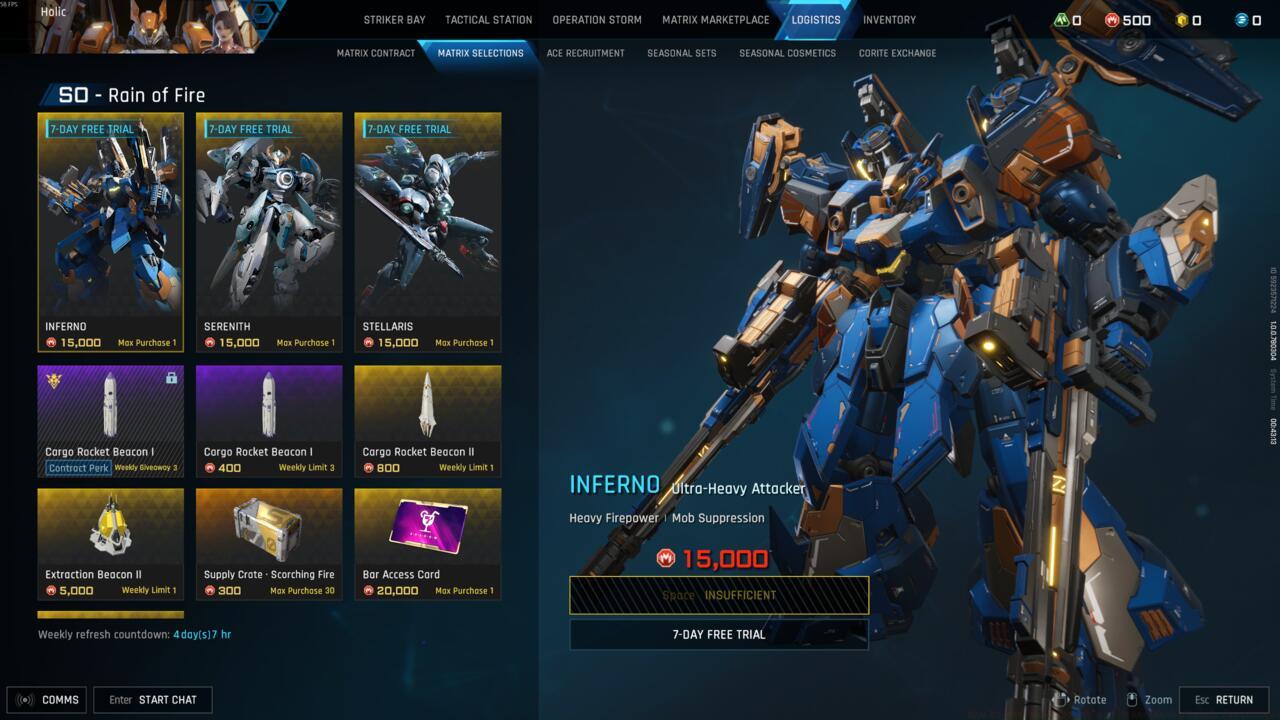1280x720 pixels.
Task: Switch to the MATRIX CONTRACT tab
Action: click(376, 52)
